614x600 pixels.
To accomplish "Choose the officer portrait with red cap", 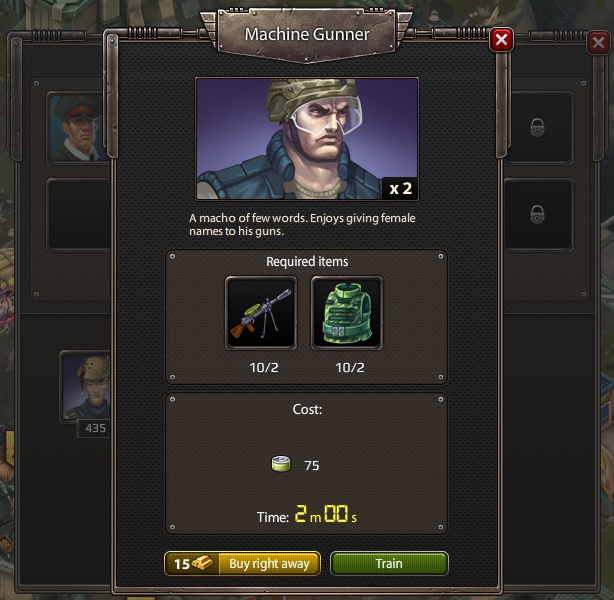I will tap(74, 127).
